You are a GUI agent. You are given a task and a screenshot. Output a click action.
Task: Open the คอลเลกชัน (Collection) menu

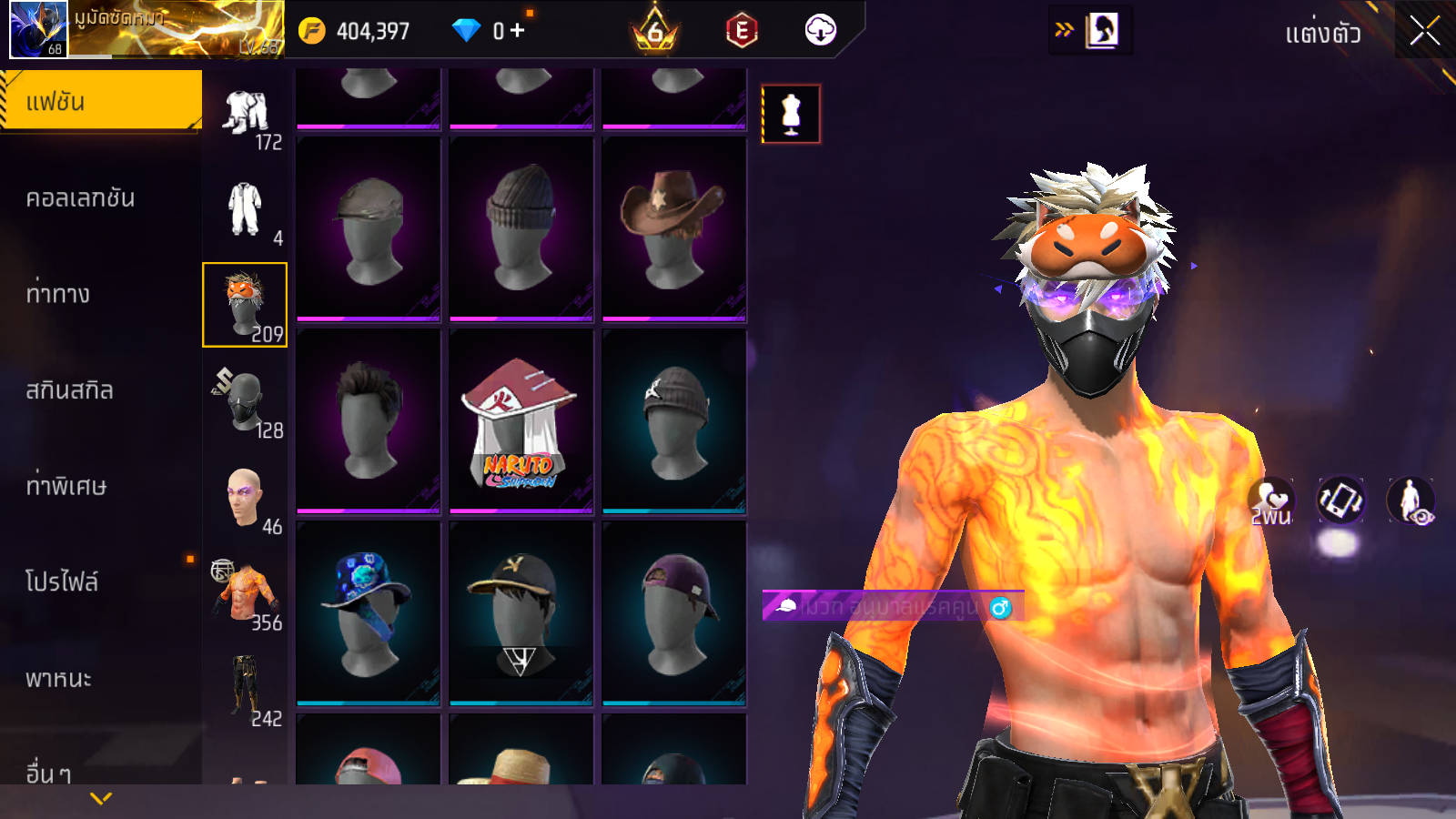[x=80, y=198]
